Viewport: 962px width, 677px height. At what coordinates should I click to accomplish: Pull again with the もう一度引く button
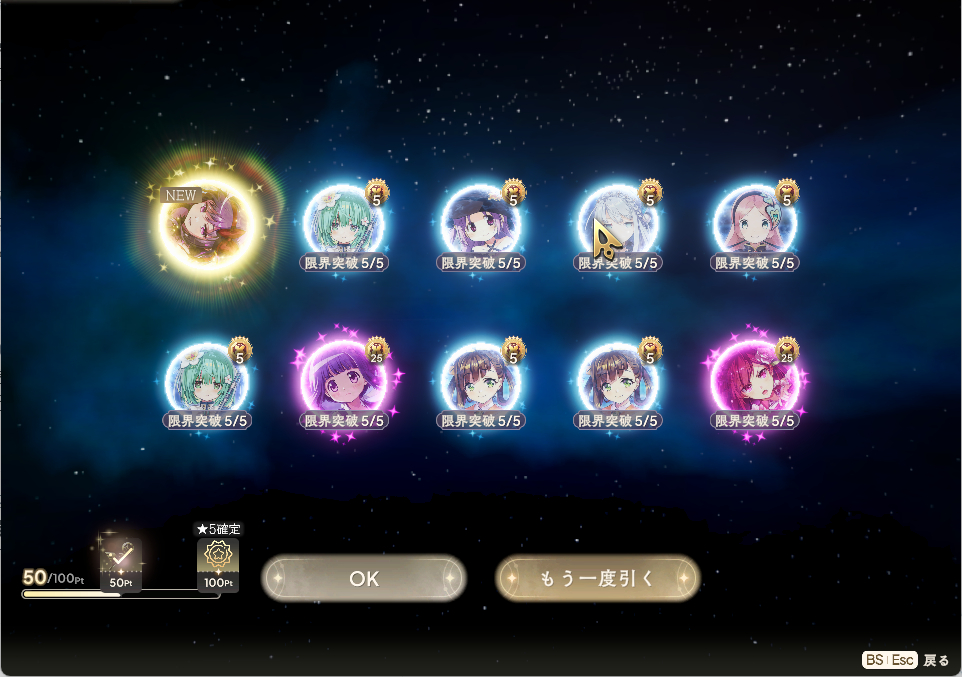click(597, 578)
